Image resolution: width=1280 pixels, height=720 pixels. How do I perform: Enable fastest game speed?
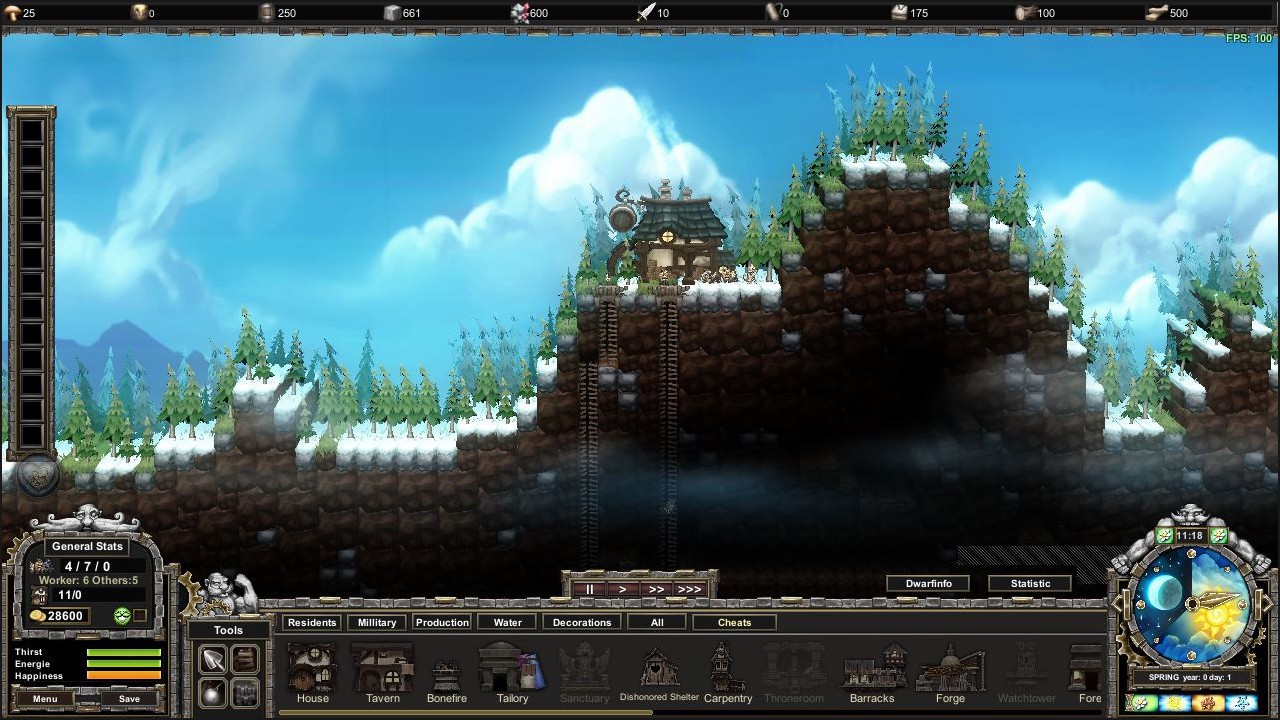(x=690, y=589)
